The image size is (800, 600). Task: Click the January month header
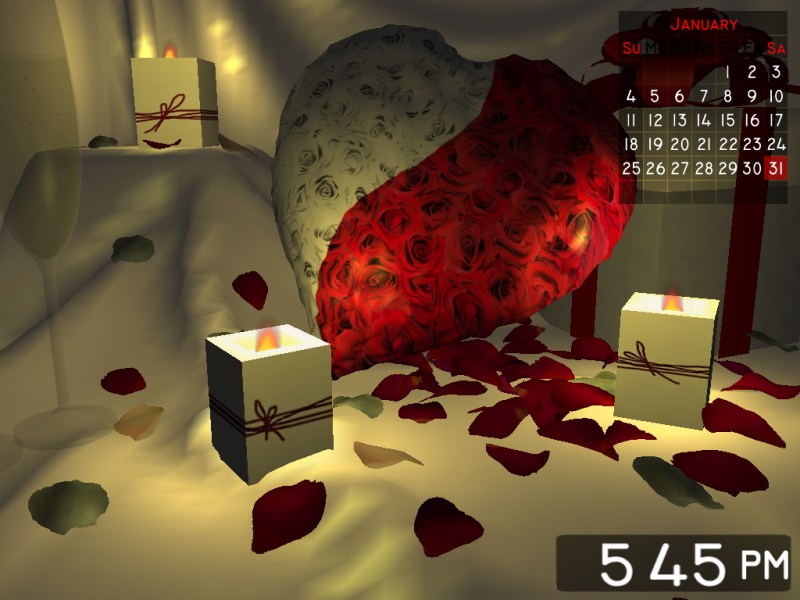pos(704,24)
